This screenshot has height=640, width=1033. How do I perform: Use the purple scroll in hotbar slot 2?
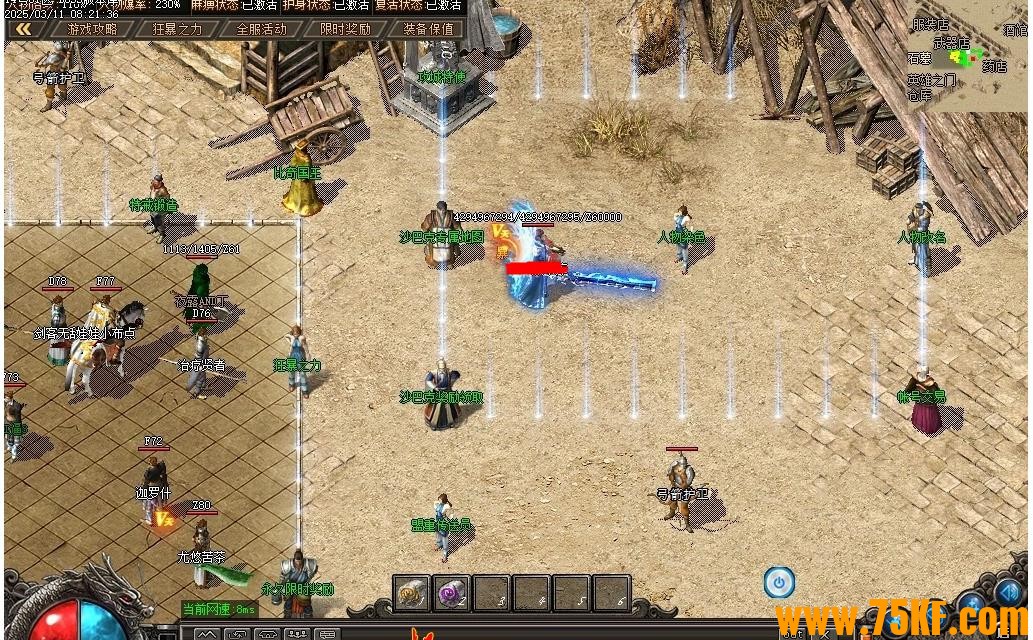451,593
